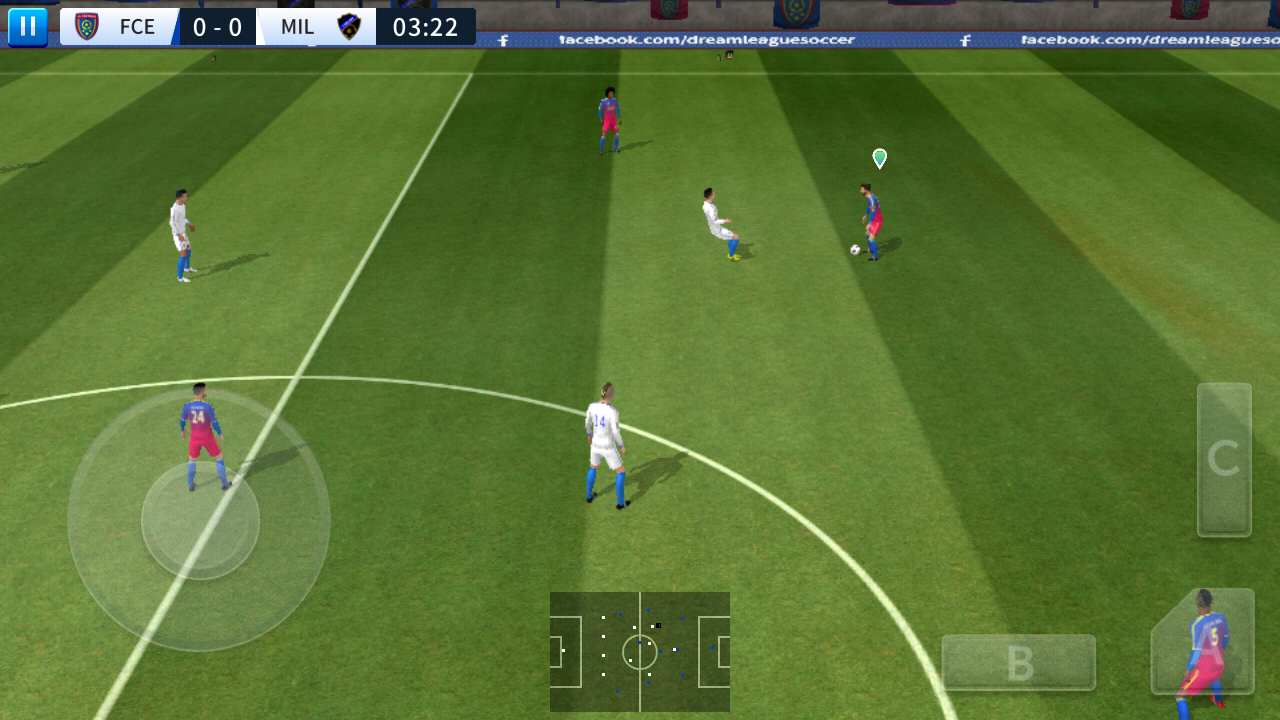
Task: Pause the match with the pause button
Action: pos(27,26)
